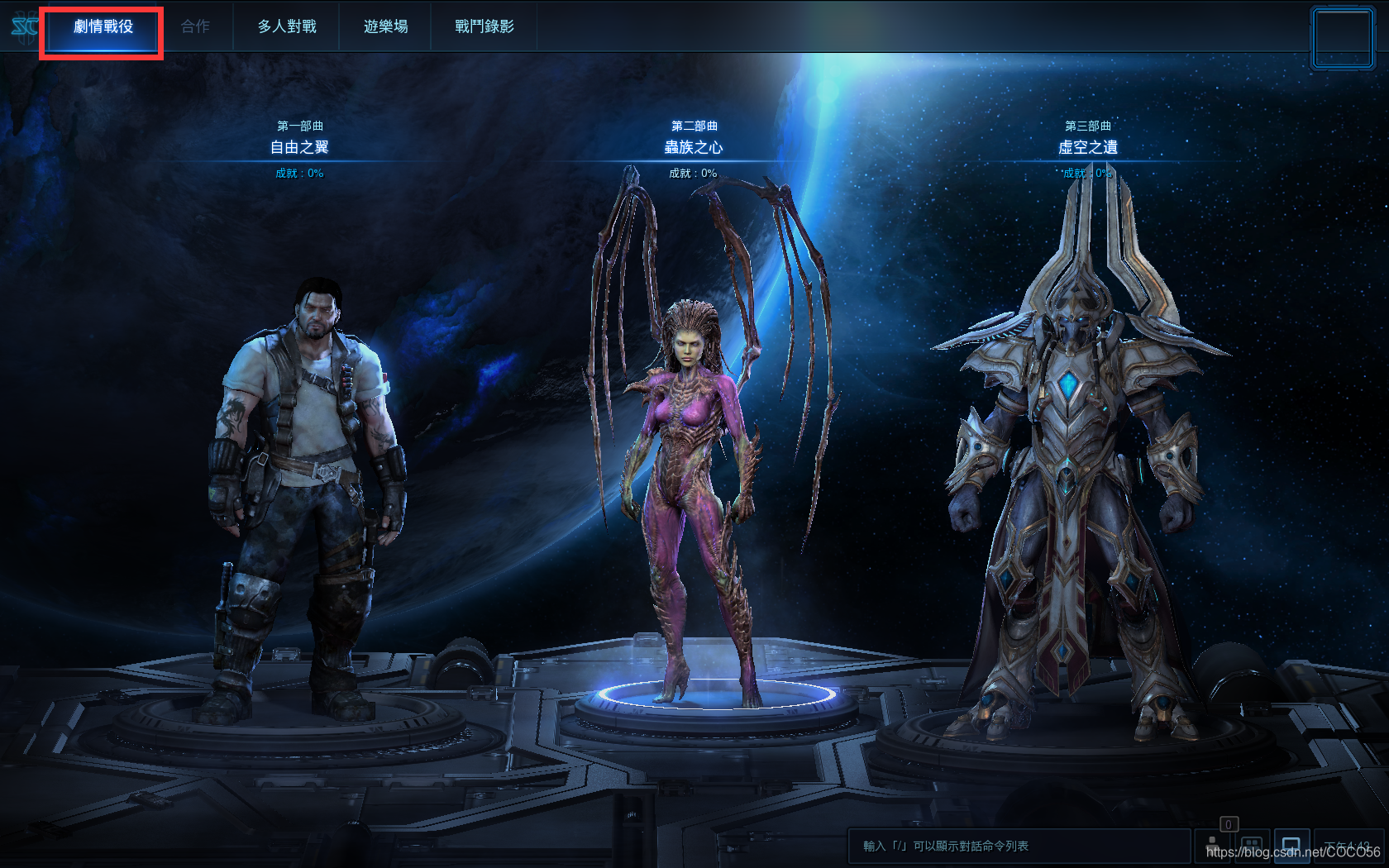Click the chat input field at the bottom
Screen dimensions: 1389x868
[1017, 845]
